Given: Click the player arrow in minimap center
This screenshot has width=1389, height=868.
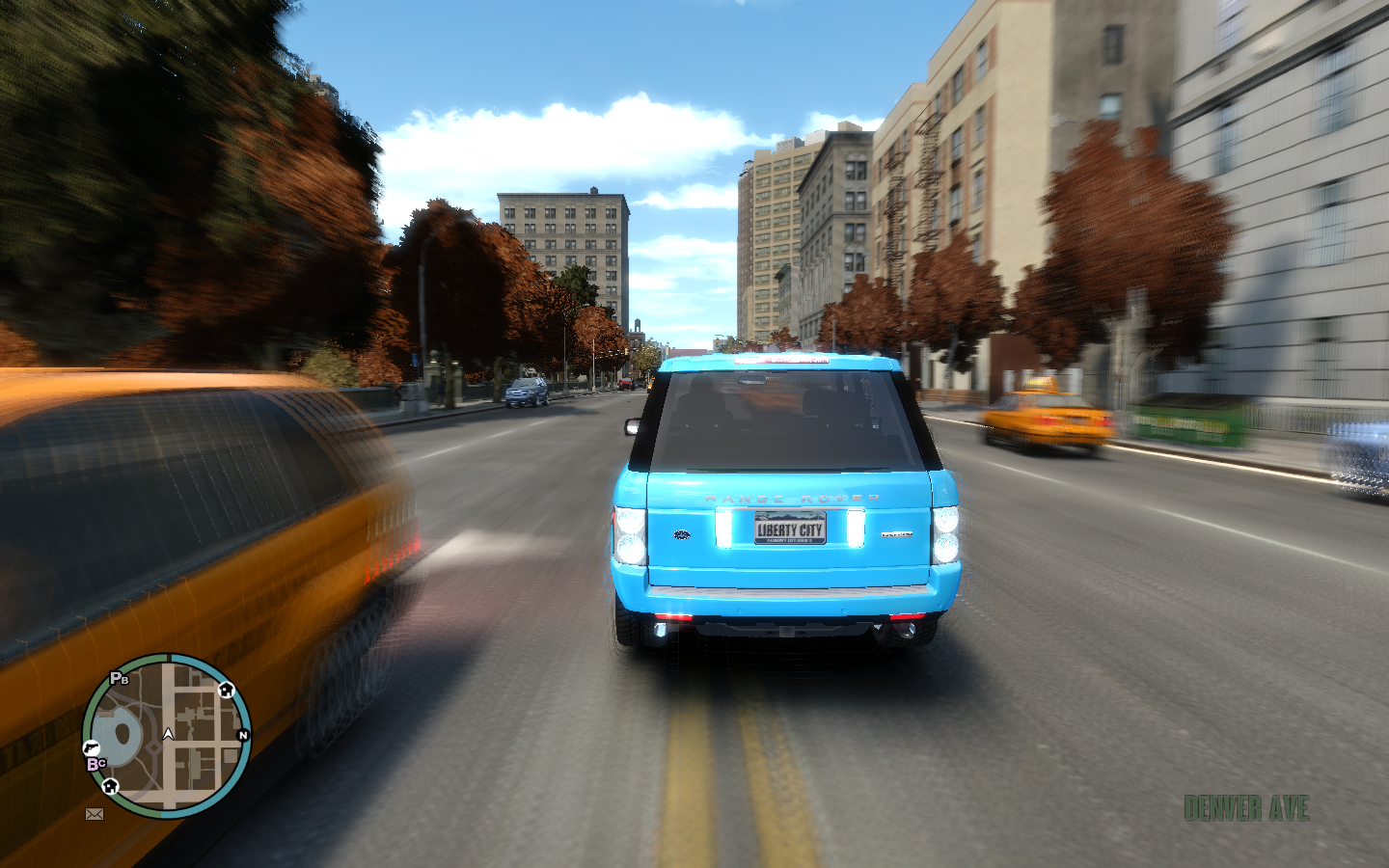Looking at the screenshot, I should [168, 735].
